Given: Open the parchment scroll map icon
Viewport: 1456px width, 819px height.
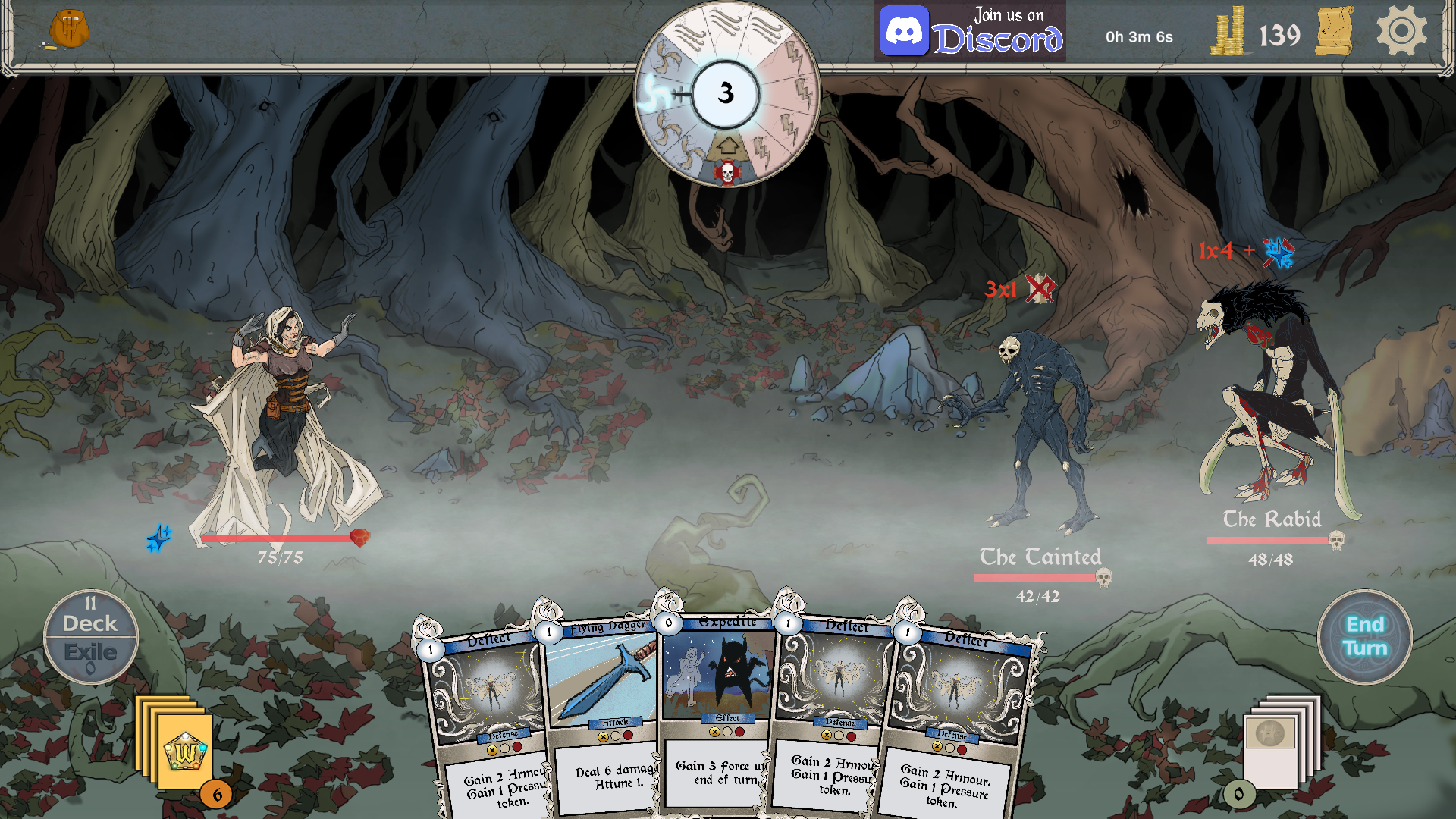Looking at the screenshot, I should [1335, 32].
